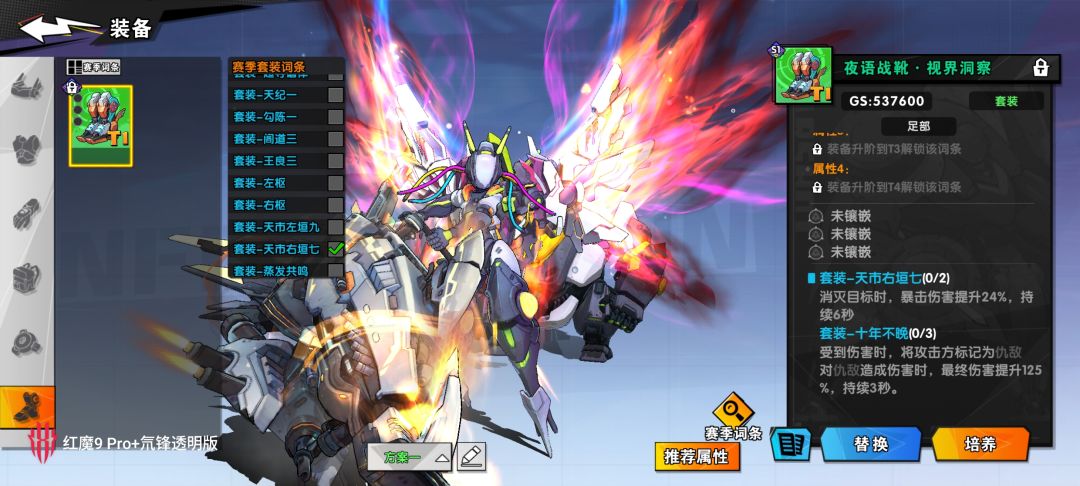Select the T1 boots in the equipment list

(100, 125)
